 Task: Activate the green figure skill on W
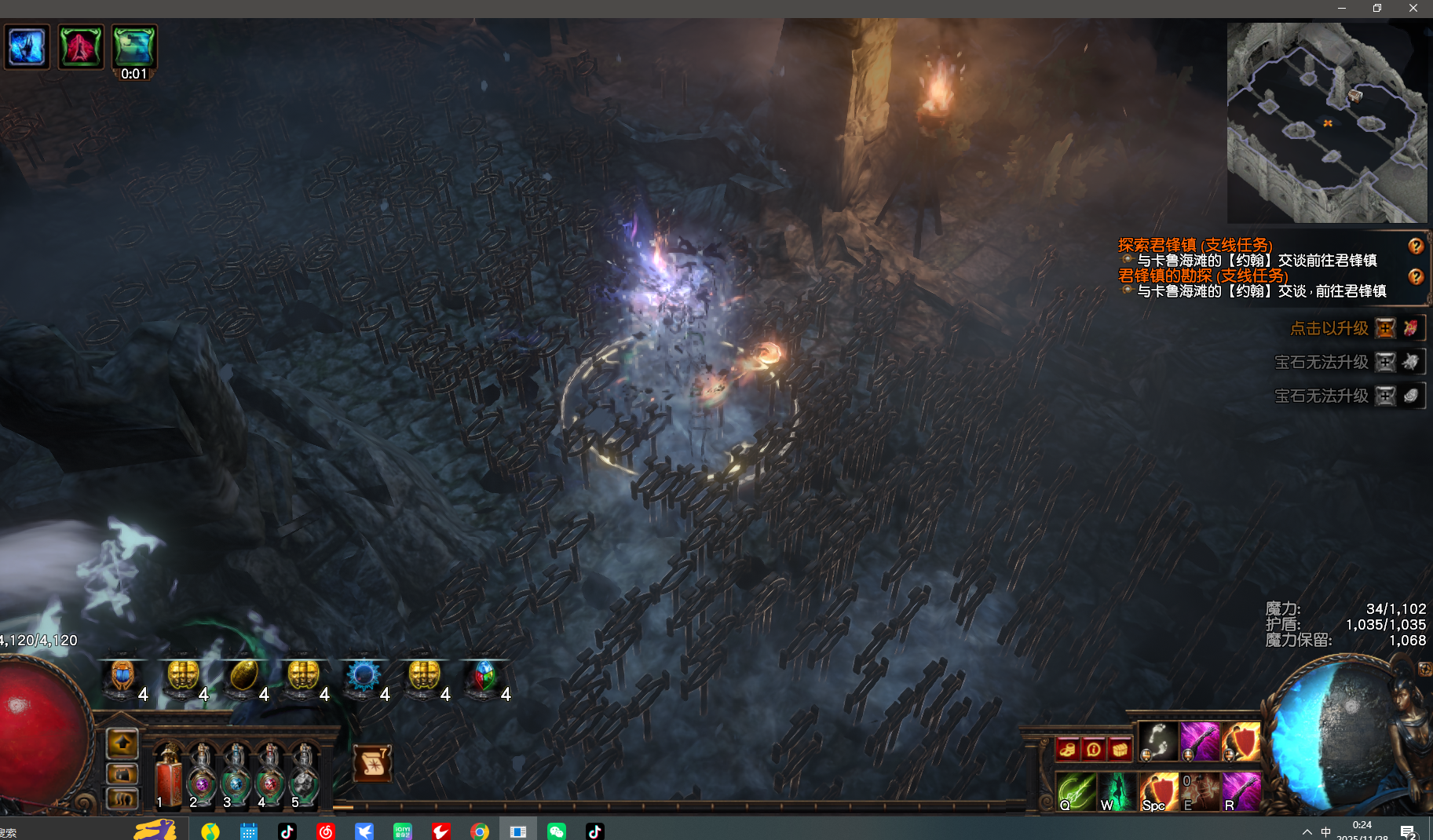click(x=1117, y=791)
